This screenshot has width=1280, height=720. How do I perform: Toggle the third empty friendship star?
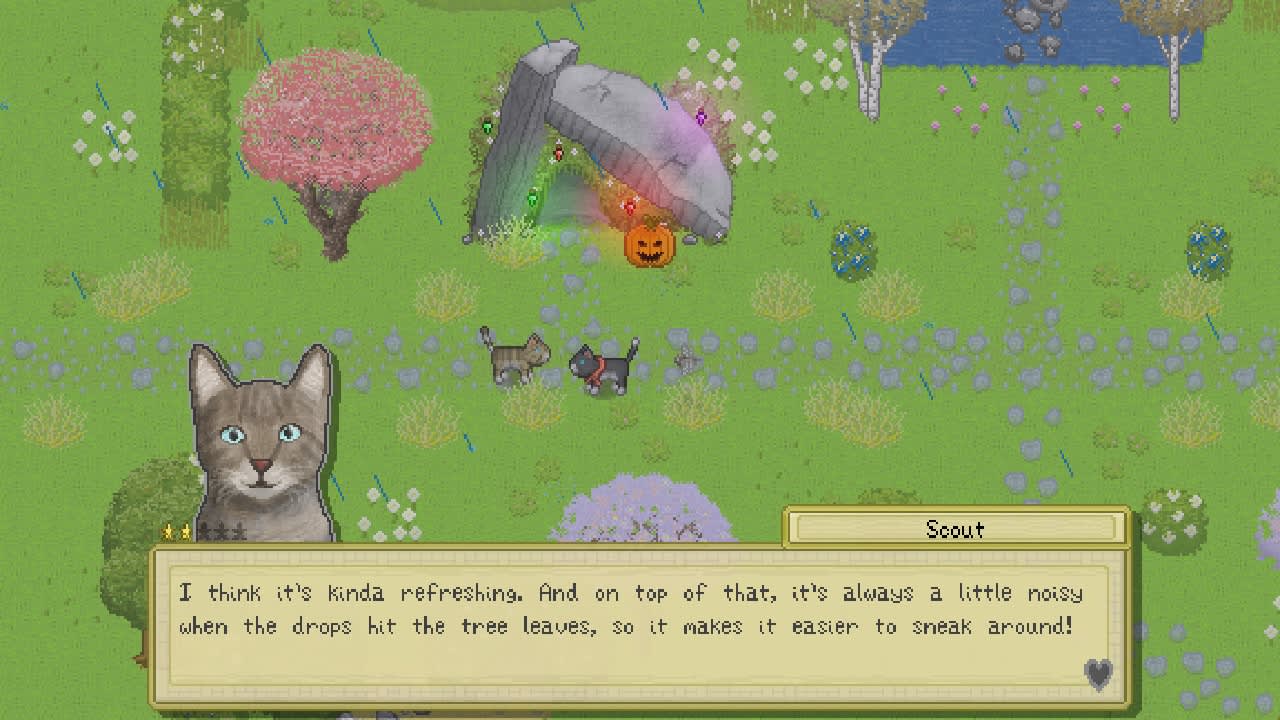(205, 530)
